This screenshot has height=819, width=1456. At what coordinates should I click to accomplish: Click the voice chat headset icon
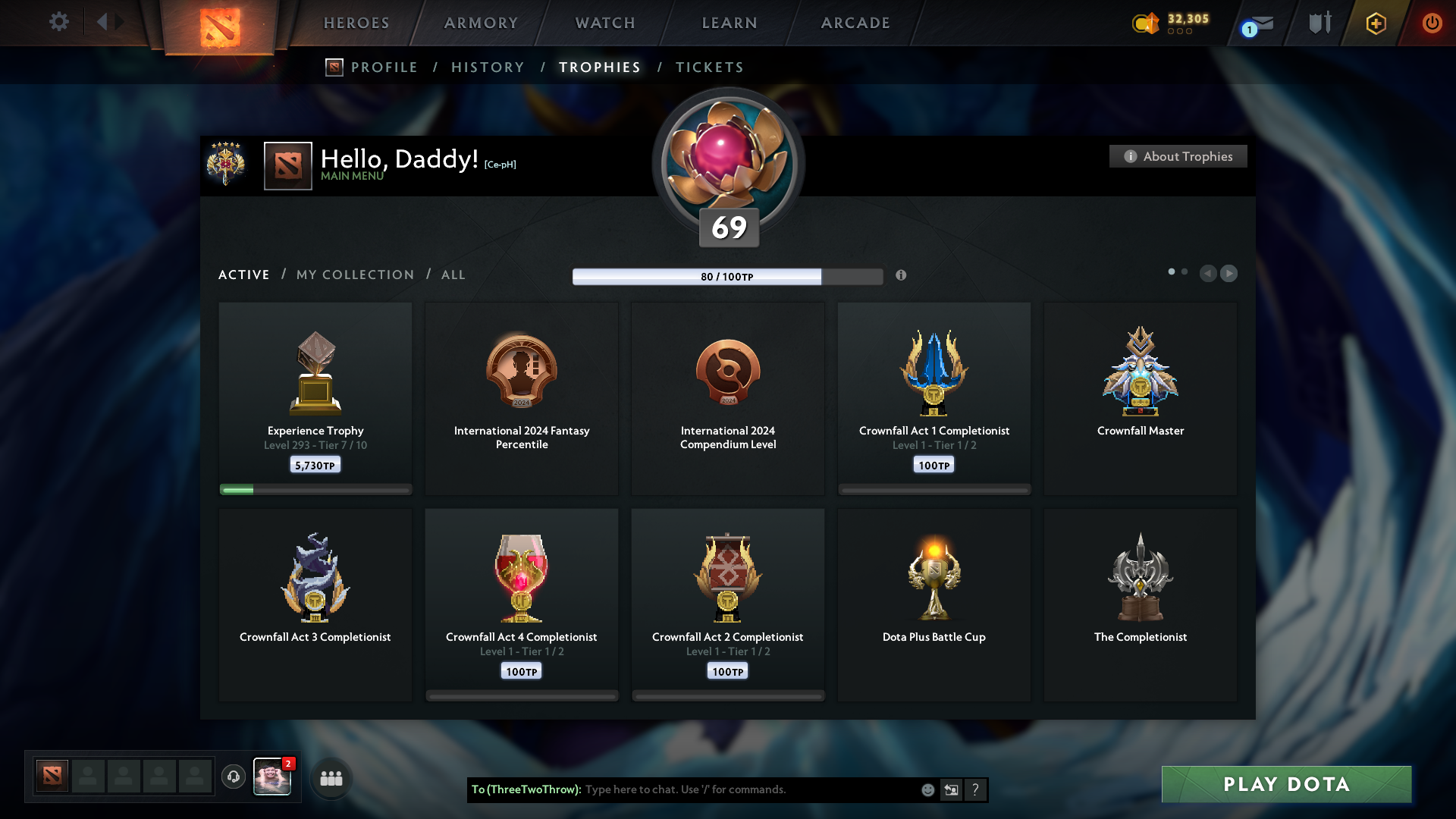[x=234, y=778]
